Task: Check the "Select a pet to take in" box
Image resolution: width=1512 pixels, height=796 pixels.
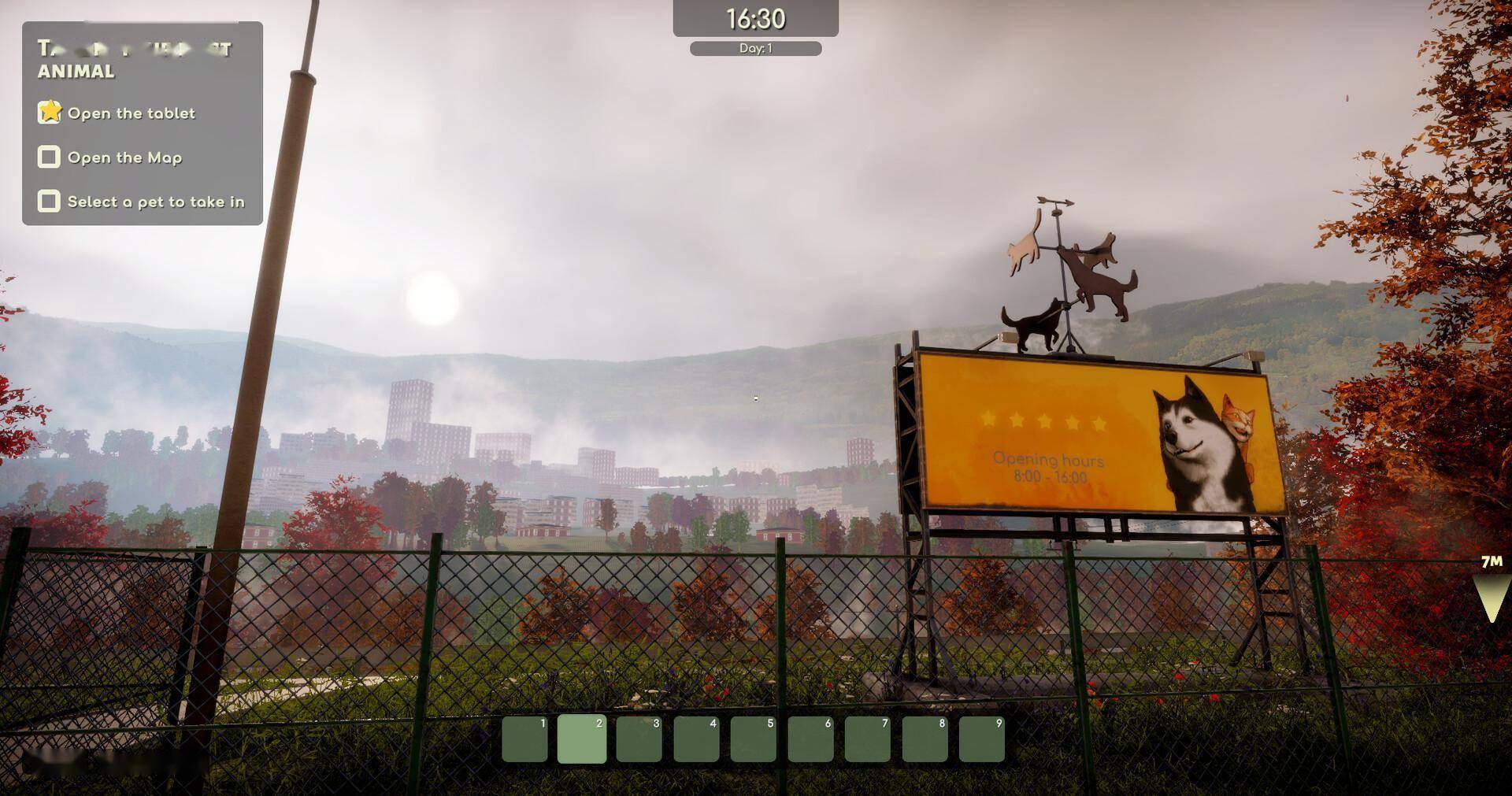Action: click(49, 202)
